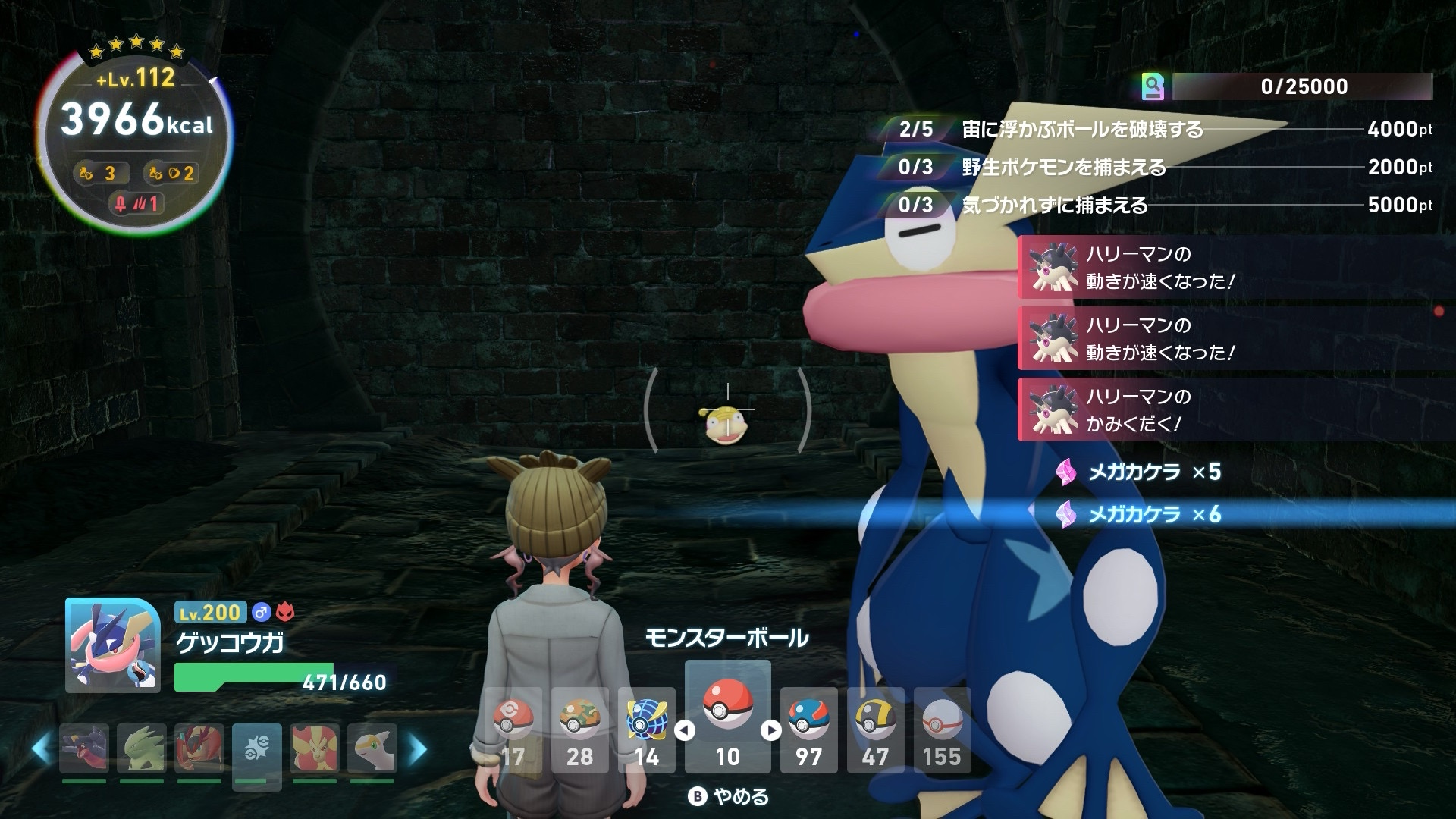Switch to the green Tyranitar party slot
1456x819 pixels.
pyautogui.click(x=142, y=748)
